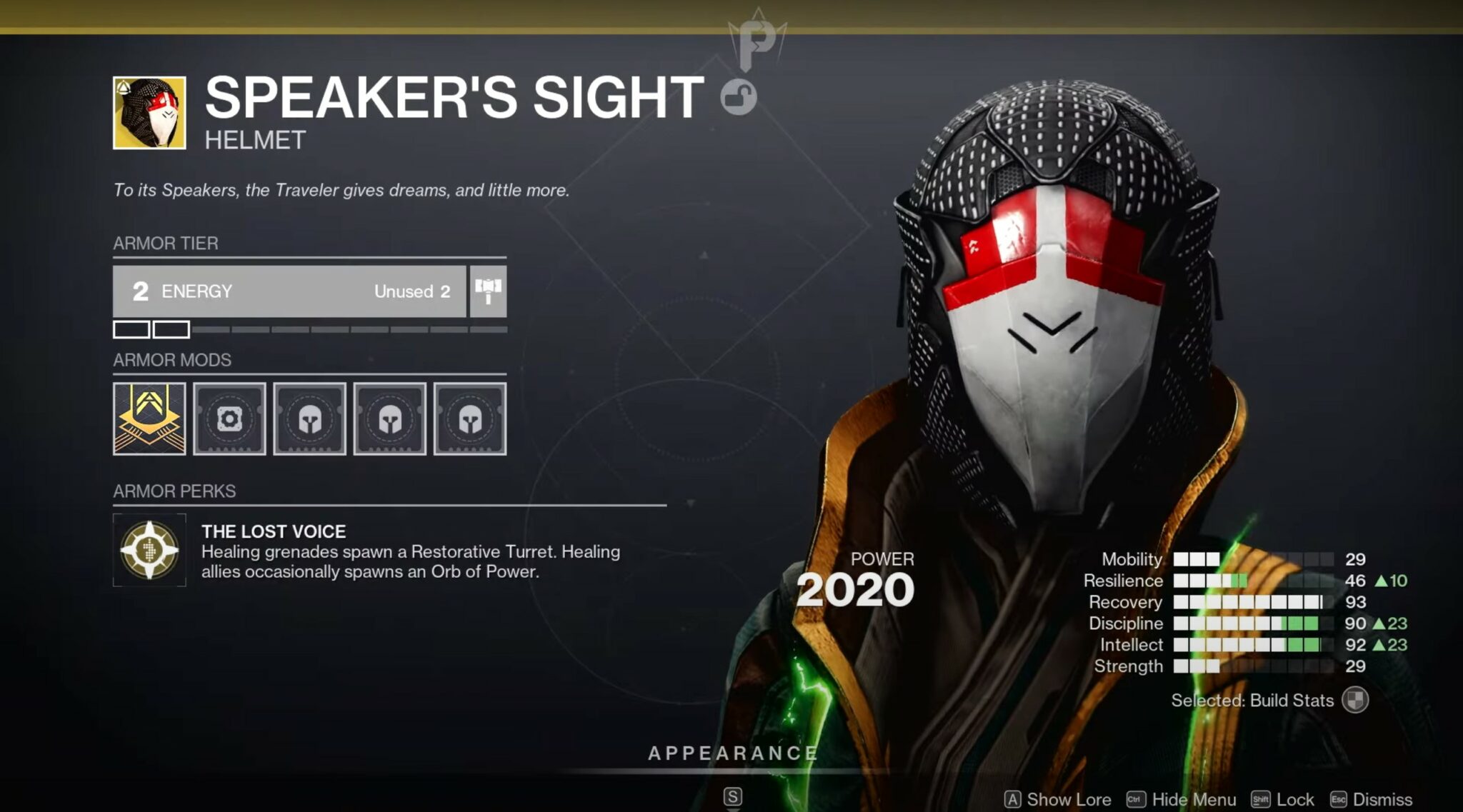This screenshot has height=812, width=1463.
Task: Open the empty general armor mod slot
Action: click(229, 419)
